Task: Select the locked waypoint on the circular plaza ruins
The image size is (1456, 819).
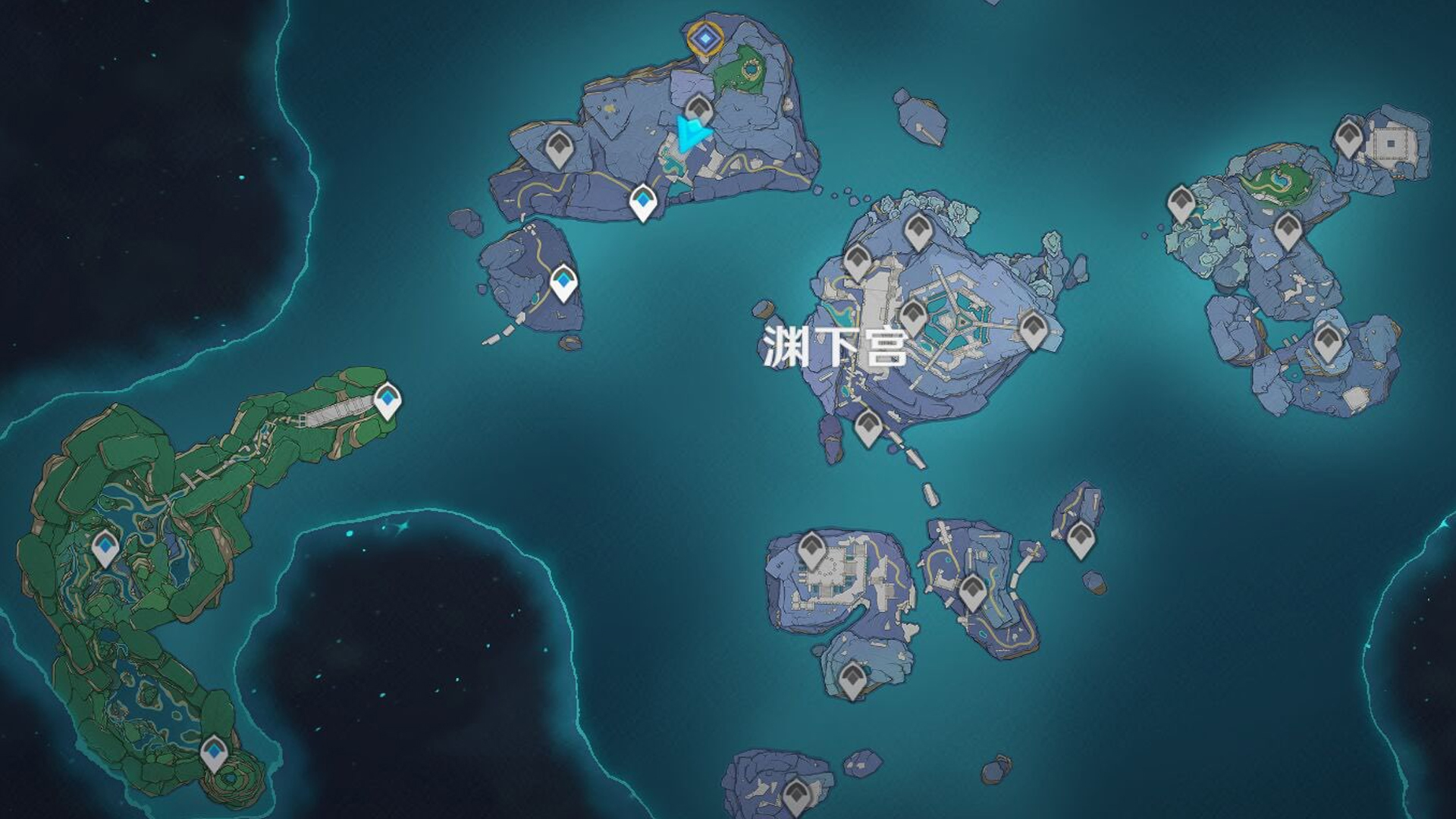Action: tap(811, 548)
